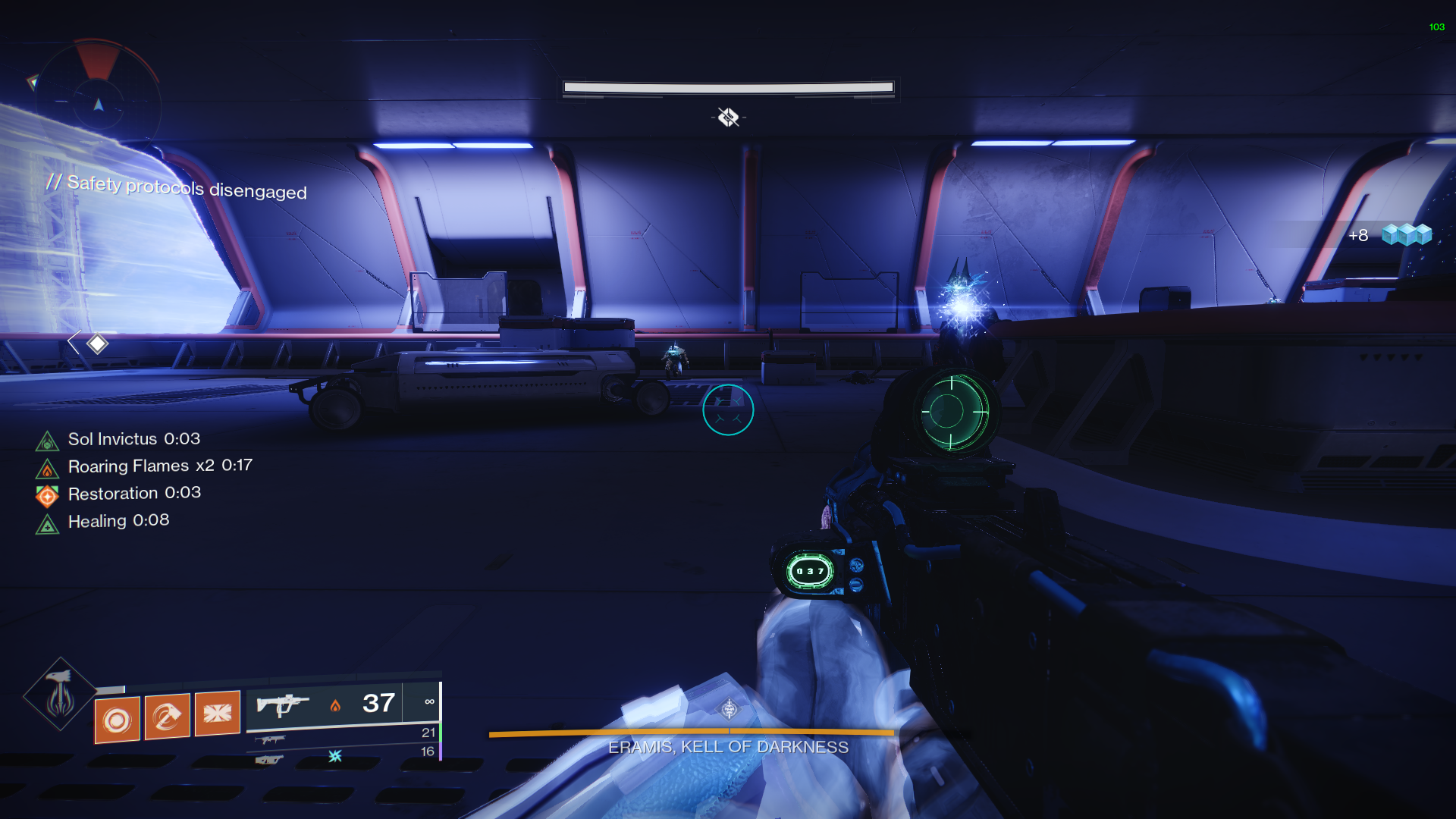Viewport: 1456px width, 819px height.
Task: Switch to the heavy weapon with 16 ammo
Action: pyautogui.click(x=269, y=758)
